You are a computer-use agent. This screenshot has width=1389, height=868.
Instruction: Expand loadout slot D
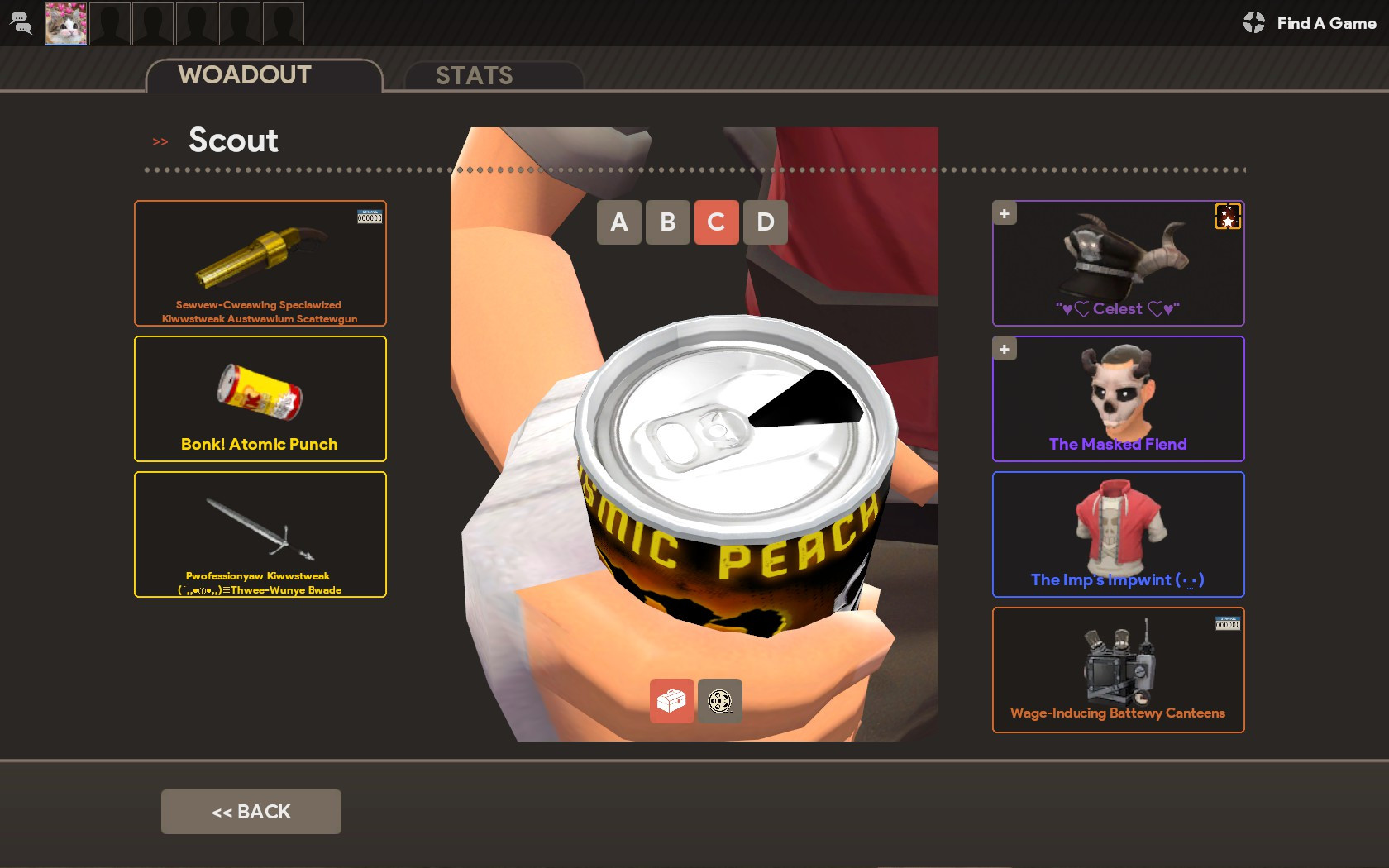click(x=765, y=222)
